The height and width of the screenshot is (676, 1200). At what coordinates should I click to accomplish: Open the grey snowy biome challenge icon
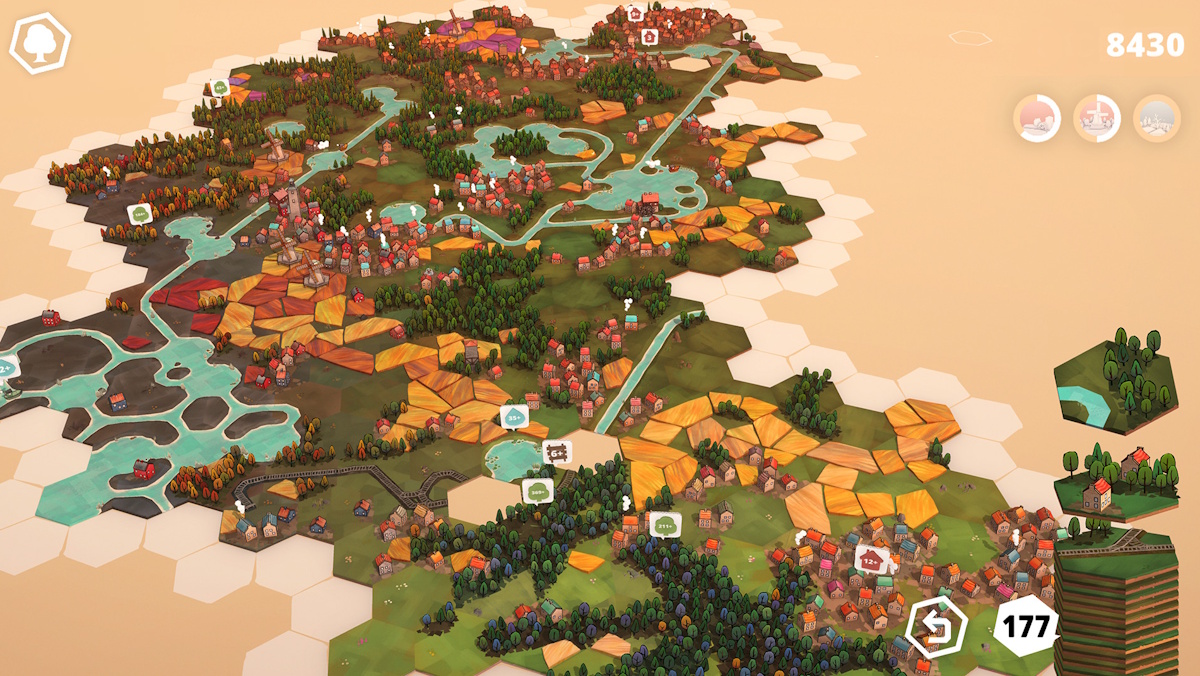[1157, 118]
